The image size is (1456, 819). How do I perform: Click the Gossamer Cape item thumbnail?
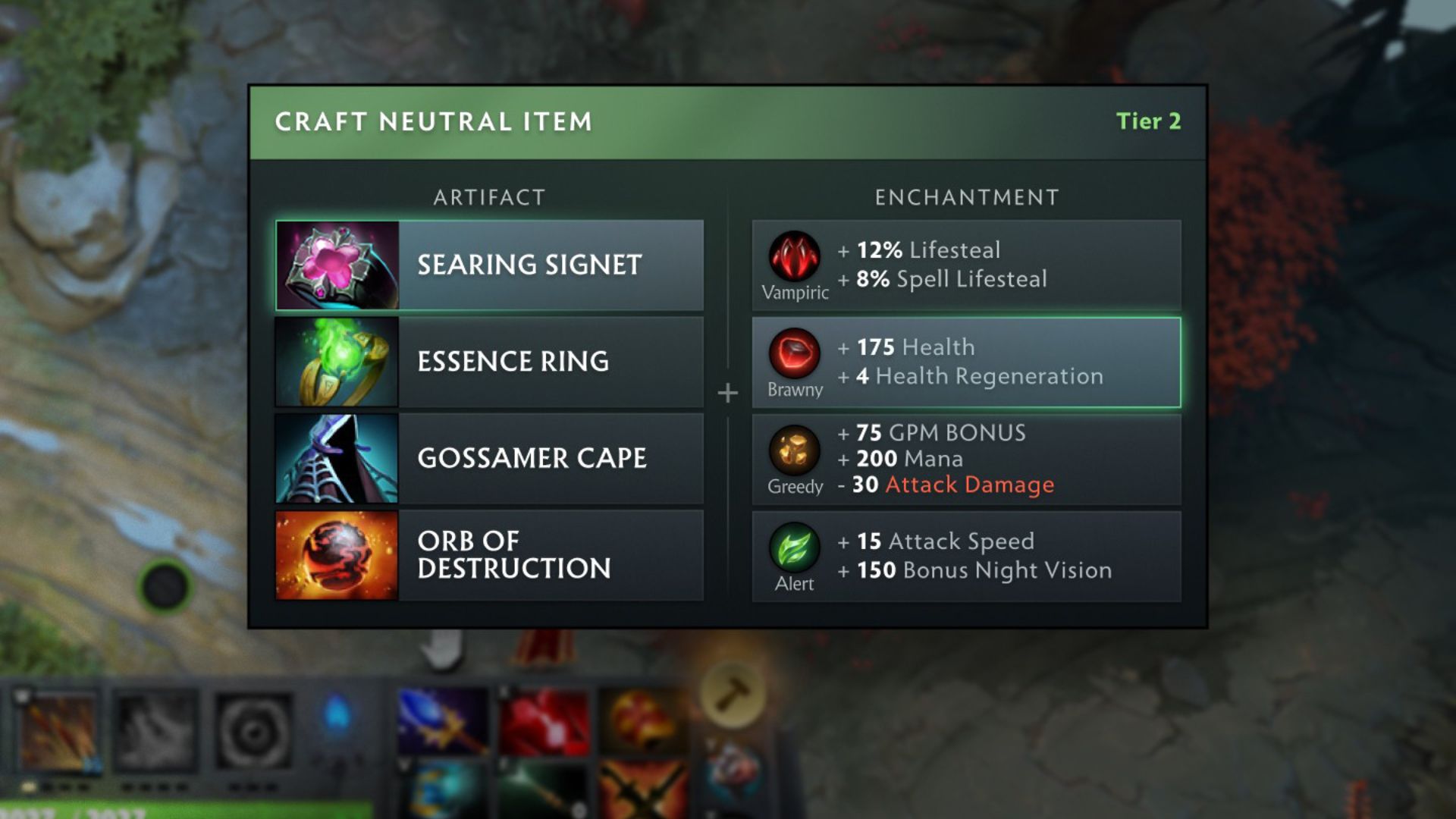(336, 458)
